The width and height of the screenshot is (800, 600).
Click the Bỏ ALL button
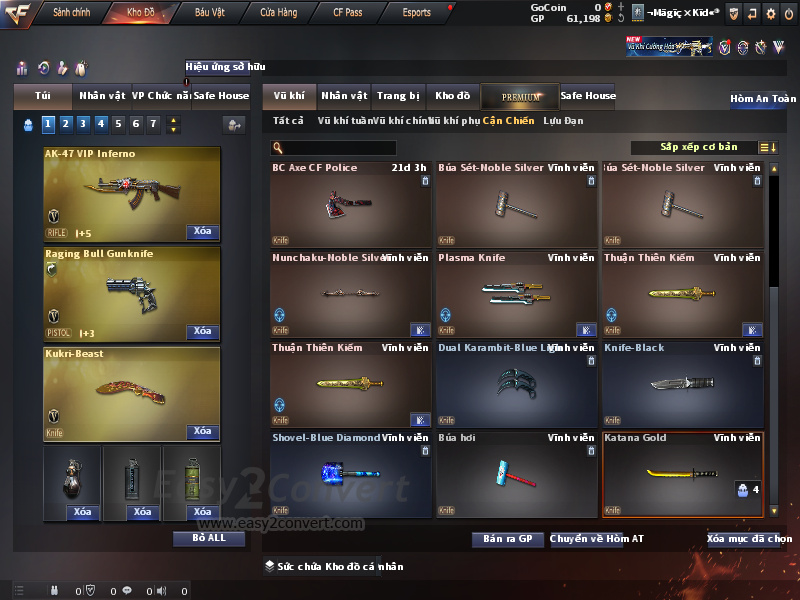click(x=208, y=538)
